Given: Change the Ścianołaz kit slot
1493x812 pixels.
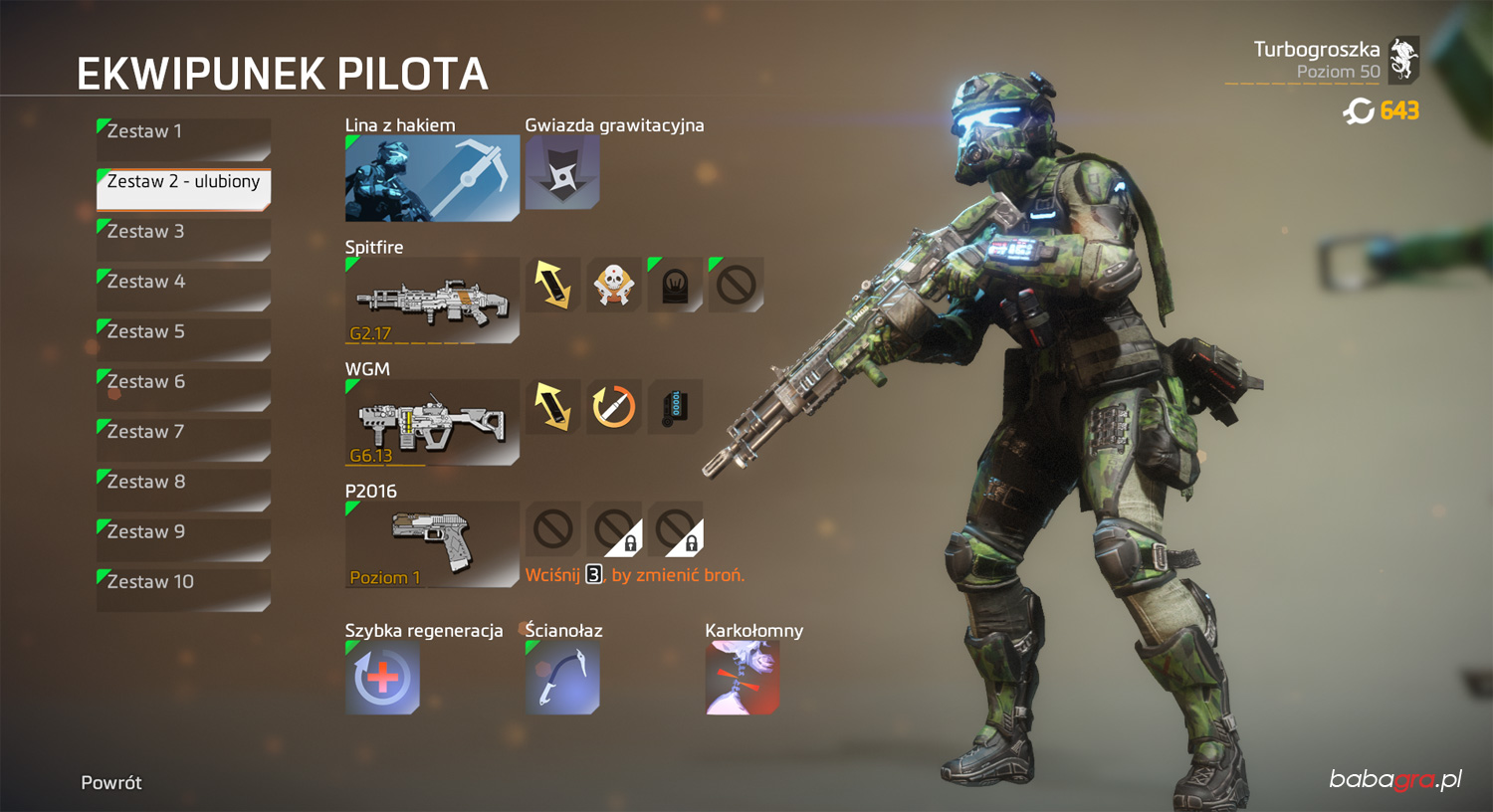Looking at the screenshot, I should tap(562, 678).
